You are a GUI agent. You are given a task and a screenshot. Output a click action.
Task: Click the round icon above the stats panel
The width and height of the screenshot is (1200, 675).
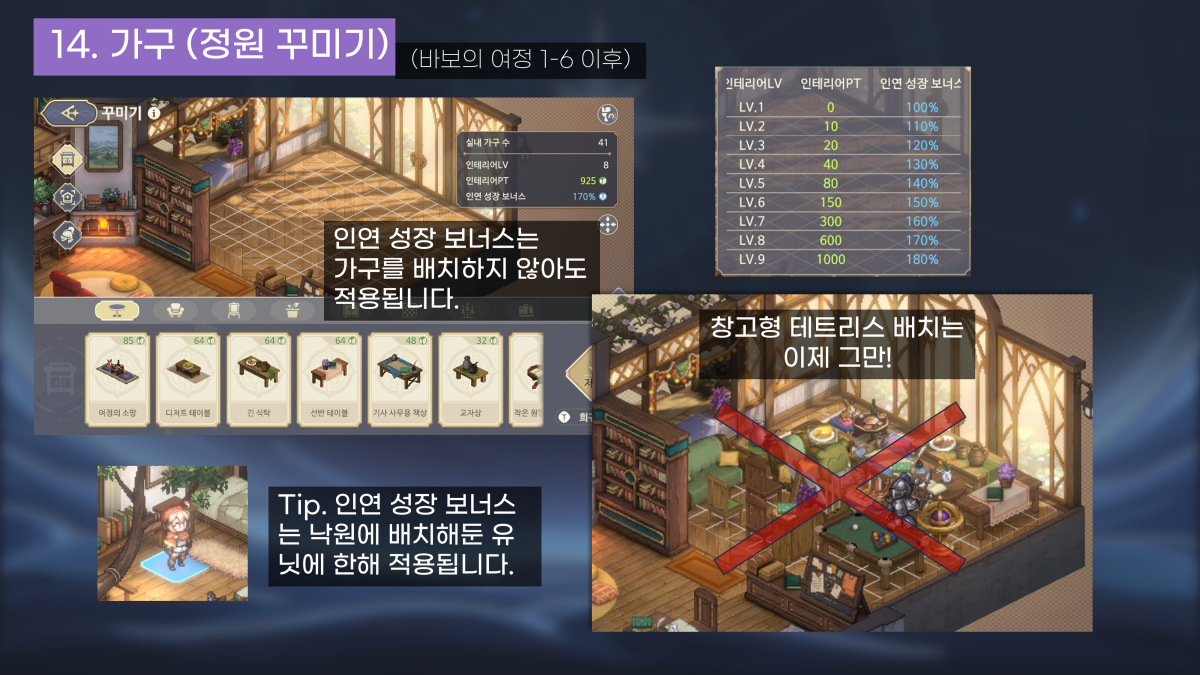(606, 114)
